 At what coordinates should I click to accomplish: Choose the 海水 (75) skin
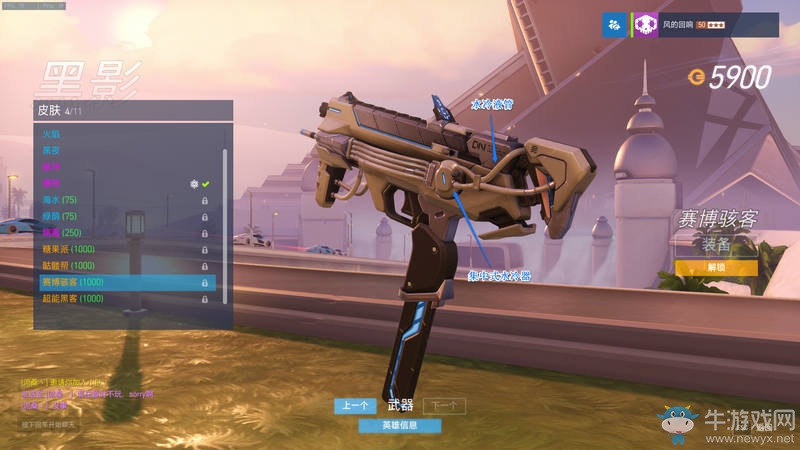[58, 200]
